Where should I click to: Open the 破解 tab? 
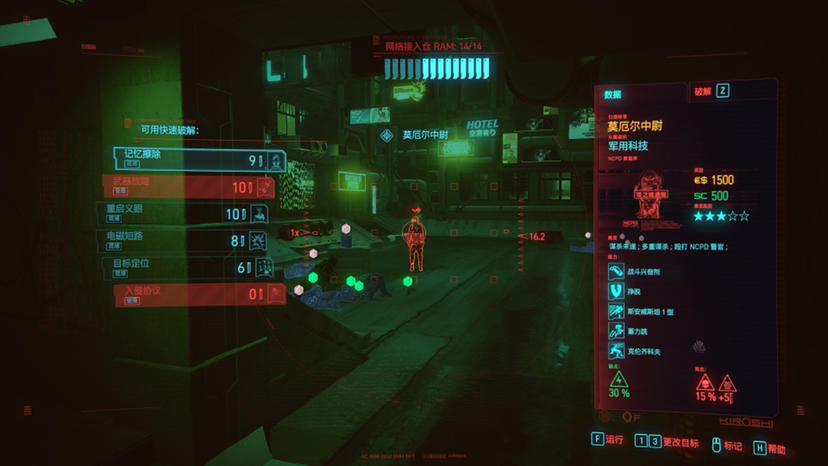coord(703,91)
